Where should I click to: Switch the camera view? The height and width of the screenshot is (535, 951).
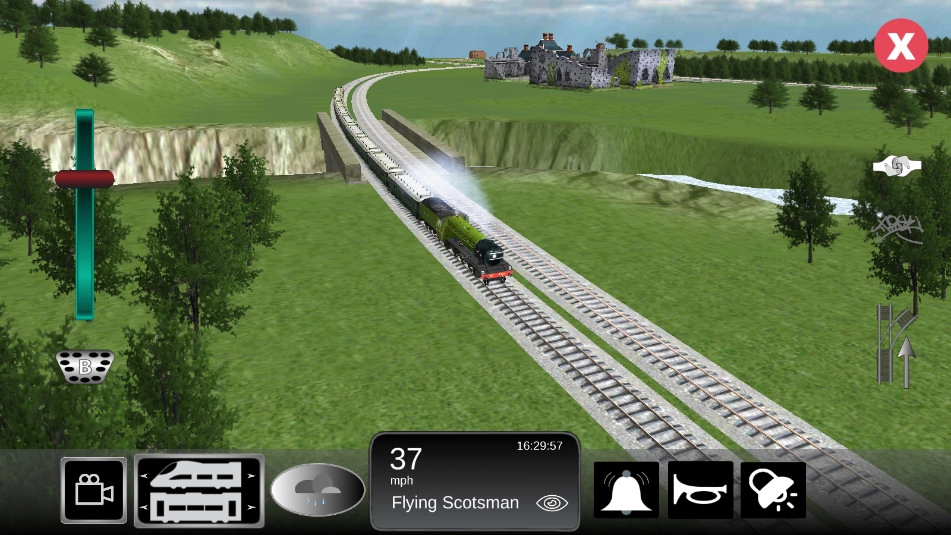(94, 490)
